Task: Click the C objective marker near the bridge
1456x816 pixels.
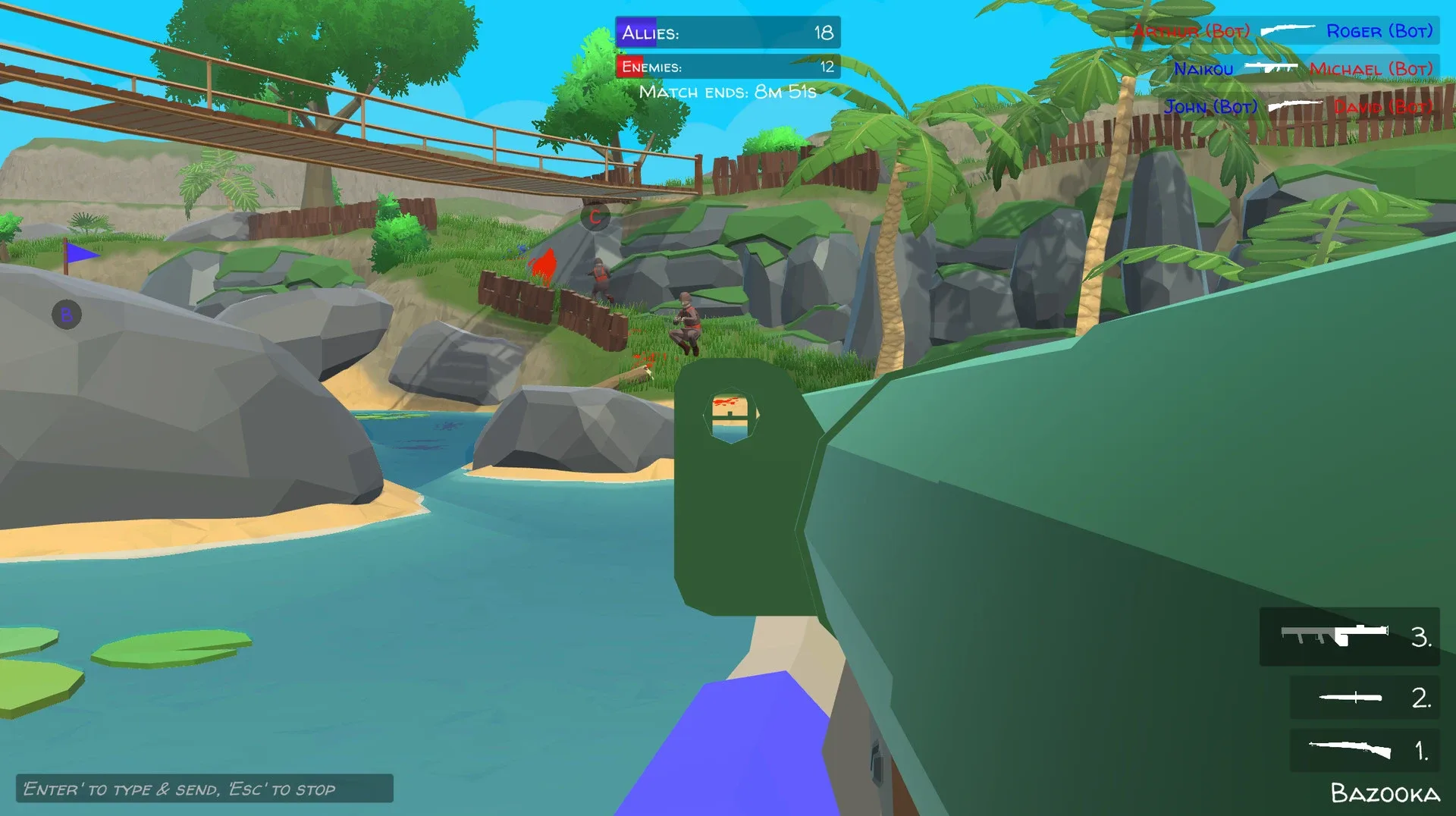Action: click(595, 217)
